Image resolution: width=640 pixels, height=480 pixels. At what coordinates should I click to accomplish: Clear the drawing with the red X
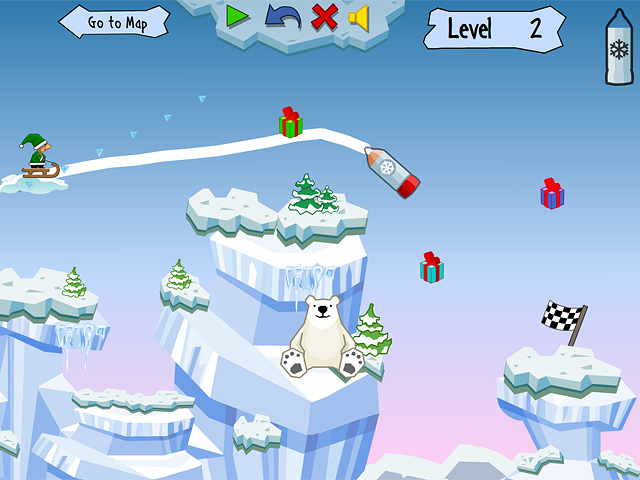pos(323,16)
